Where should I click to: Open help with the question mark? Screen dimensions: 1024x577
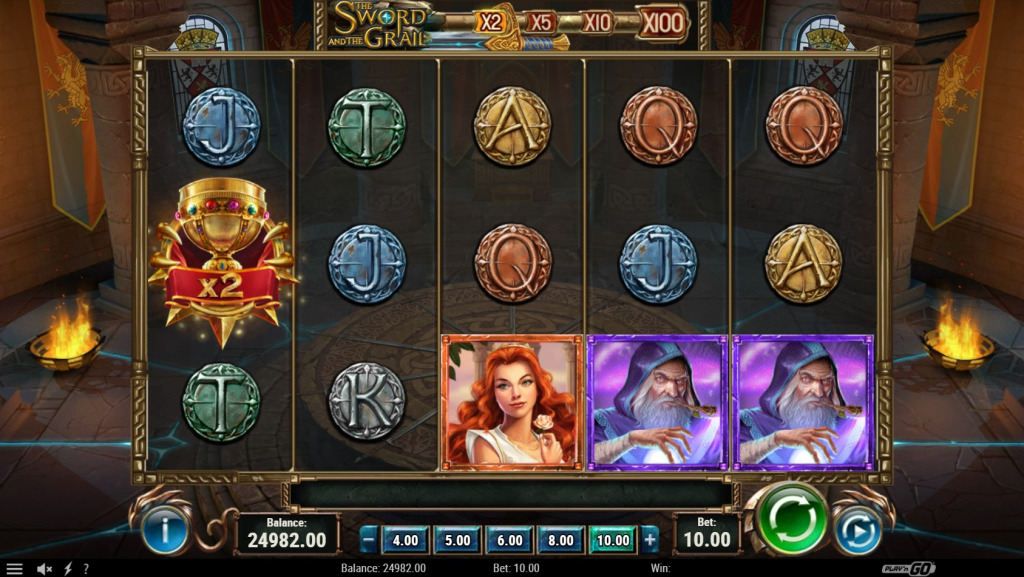[x=86, y=568]
